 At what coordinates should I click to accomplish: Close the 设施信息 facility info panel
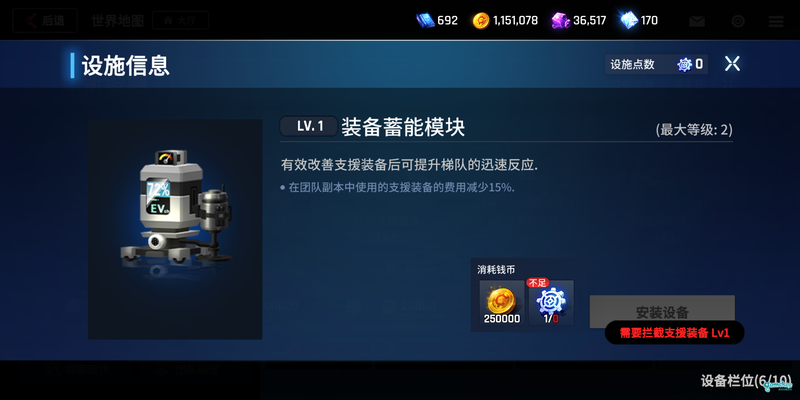732,64
